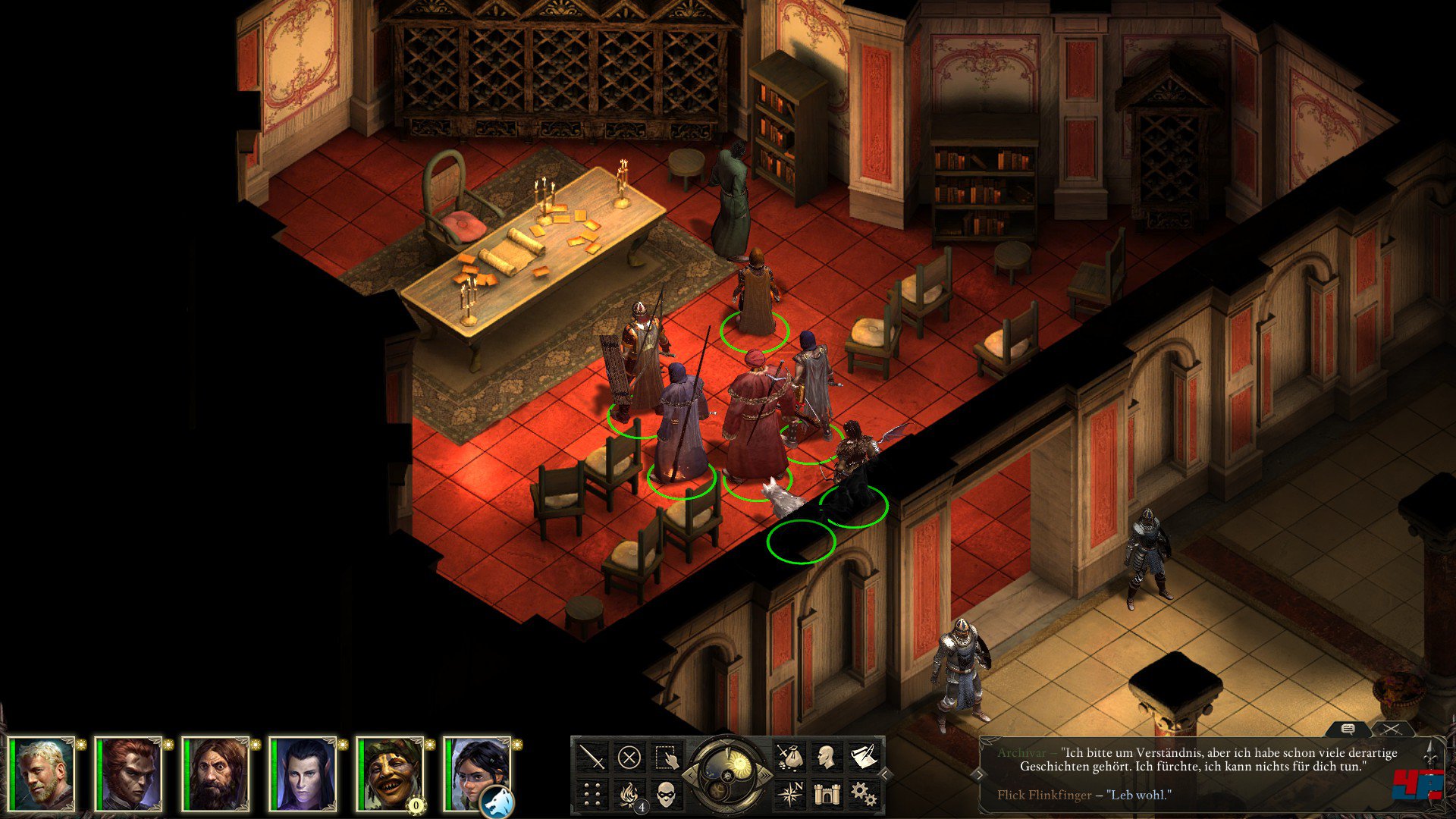Select the blond bearded character portrait
The image size is (1456, 819).
44,773
